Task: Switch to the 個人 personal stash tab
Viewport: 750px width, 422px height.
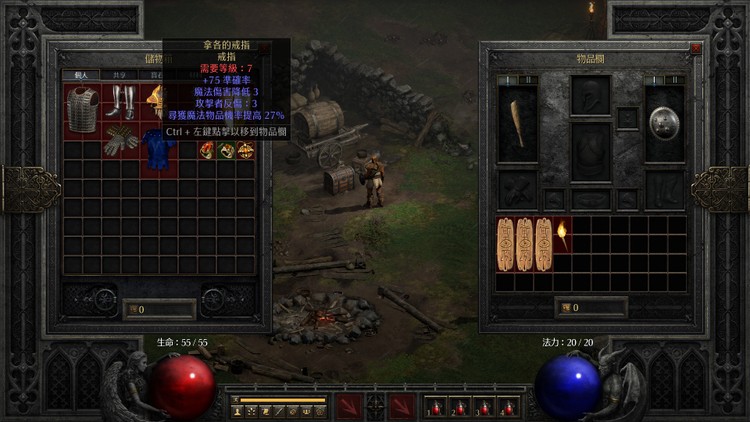Action: coord(80,75)
